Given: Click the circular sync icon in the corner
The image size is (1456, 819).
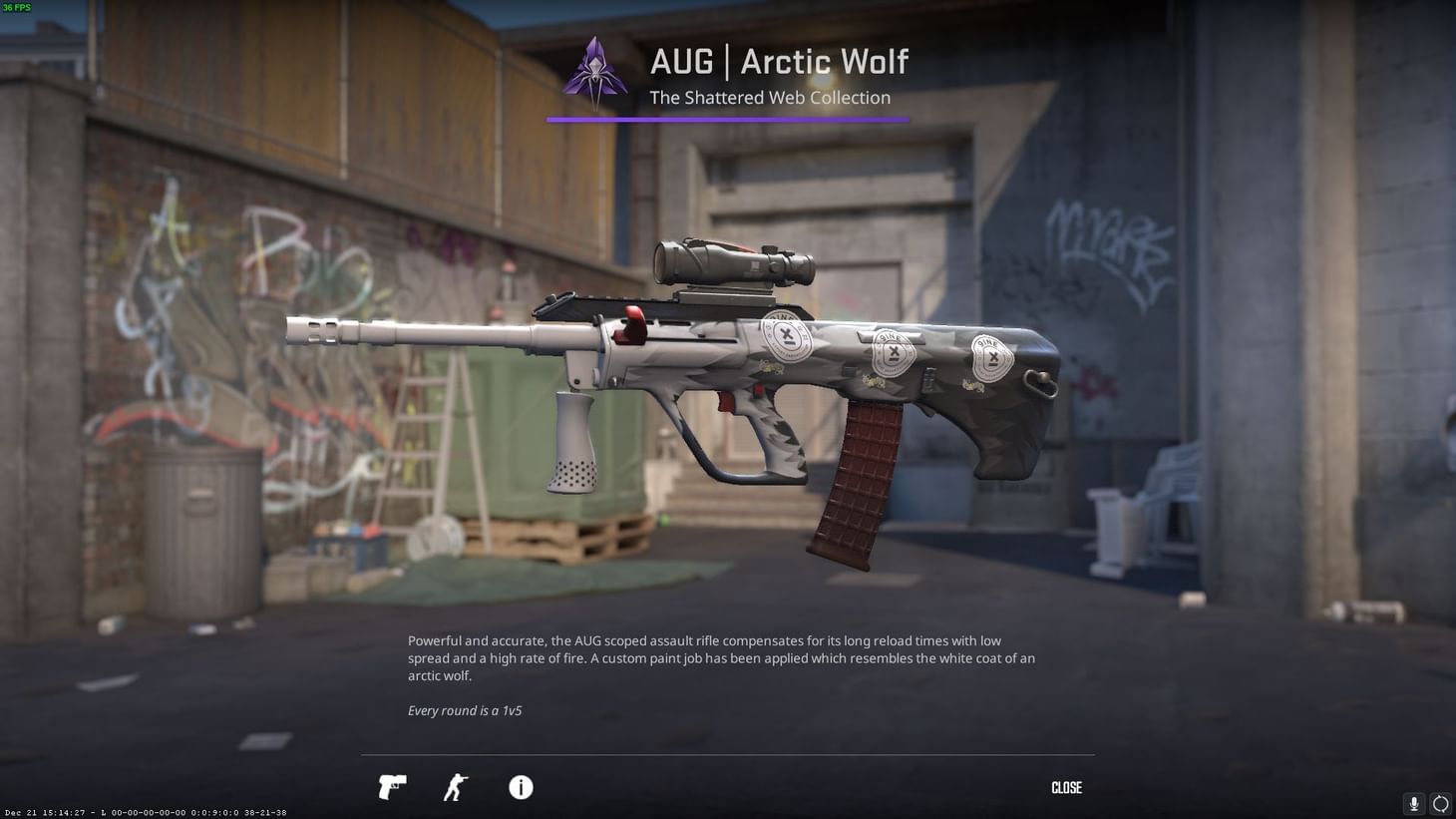Looking at the screenshot, I should tap(1440, 803).
